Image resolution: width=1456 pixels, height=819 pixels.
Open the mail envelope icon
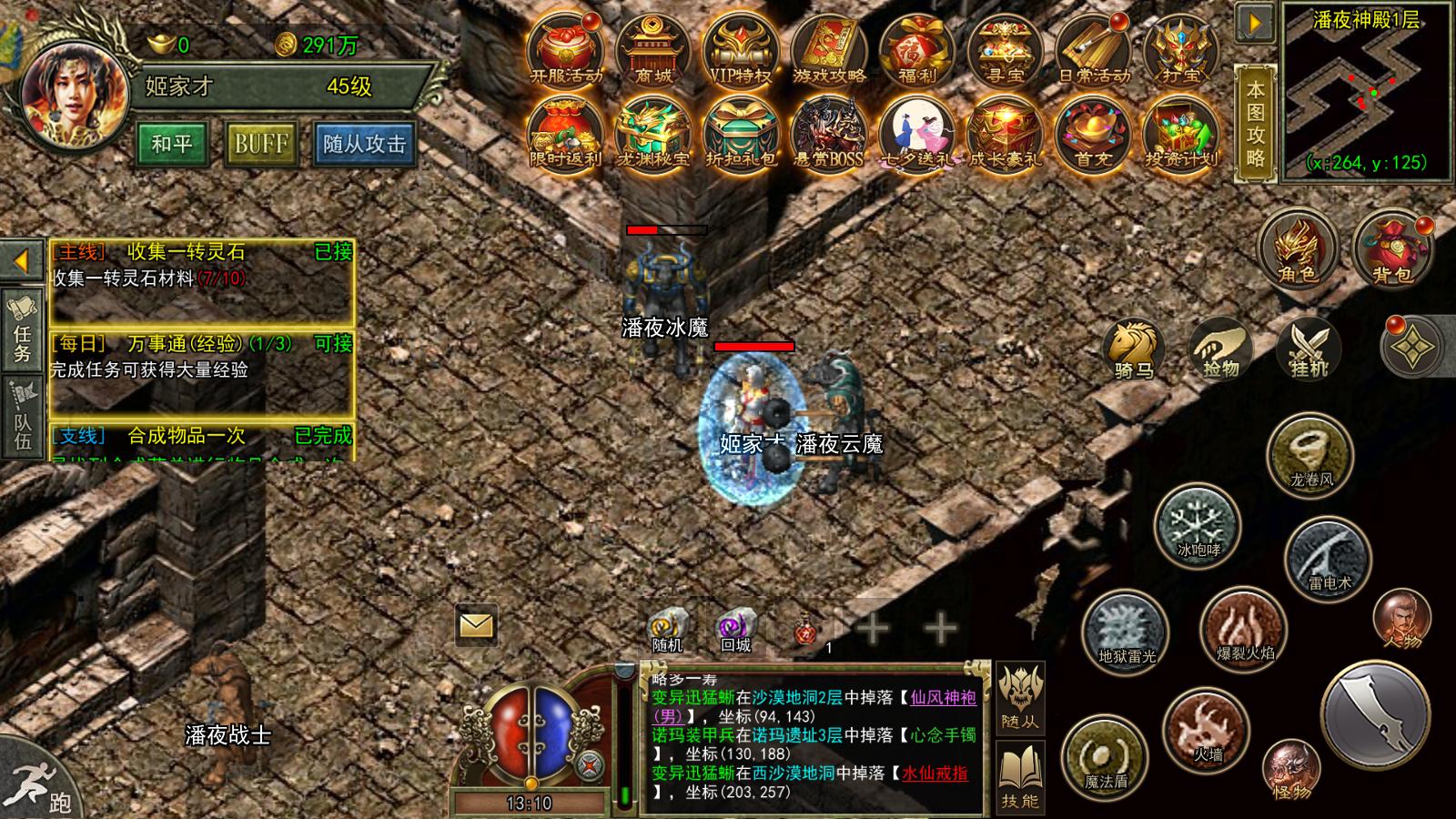coord(474,623)
